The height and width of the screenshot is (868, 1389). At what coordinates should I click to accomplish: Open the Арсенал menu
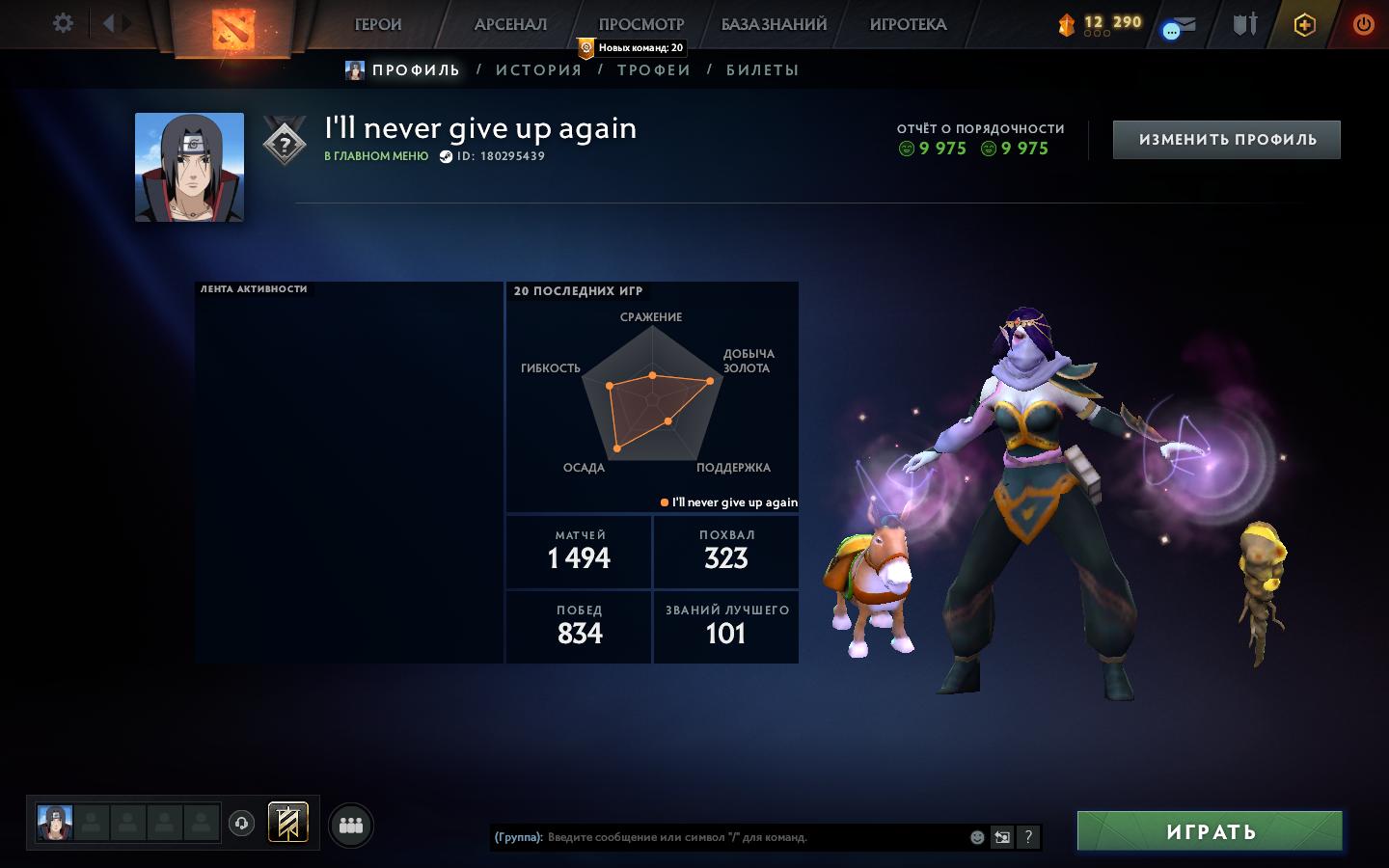coord(510,24)
